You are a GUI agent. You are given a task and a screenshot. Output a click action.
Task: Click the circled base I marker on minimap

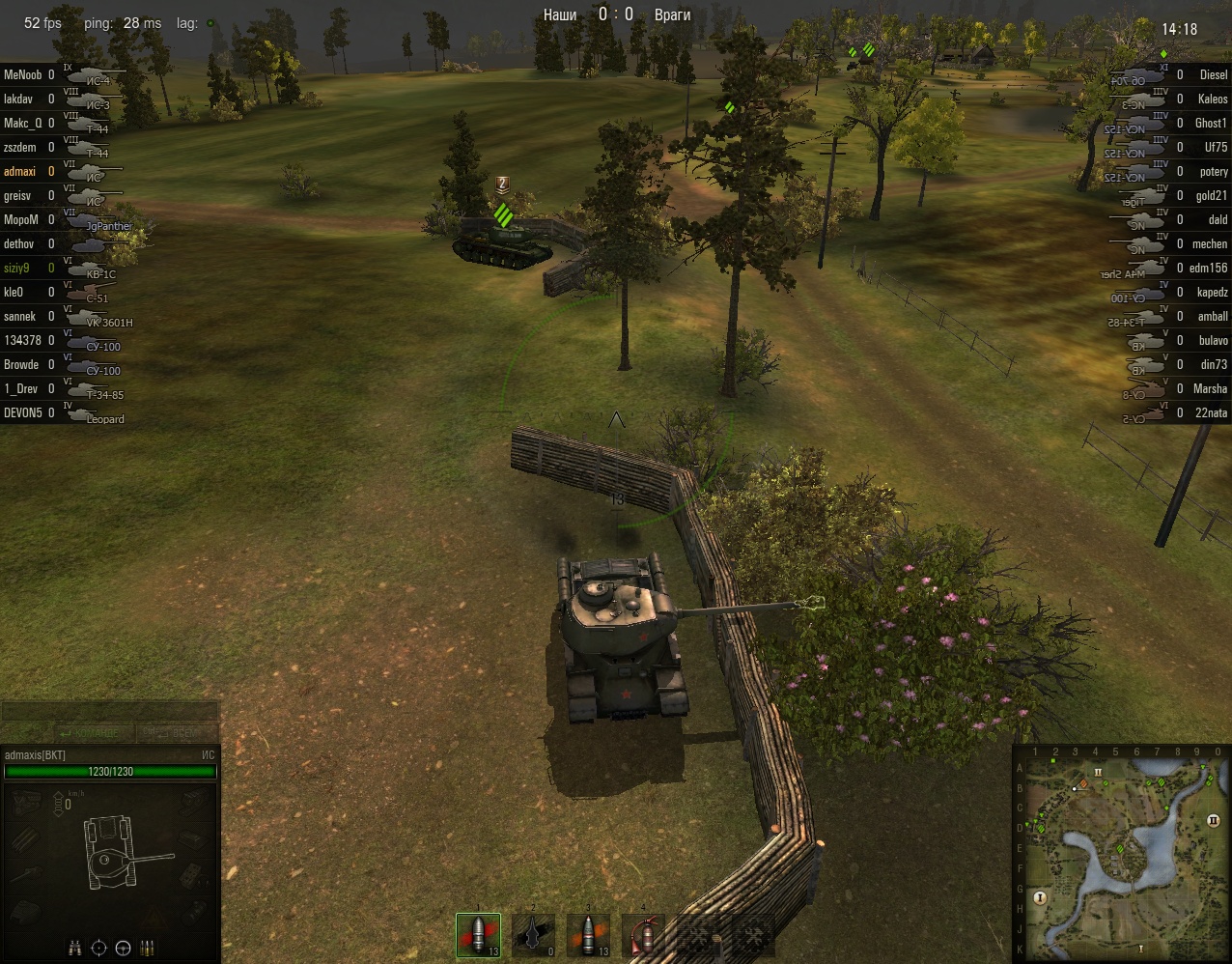1040,897
